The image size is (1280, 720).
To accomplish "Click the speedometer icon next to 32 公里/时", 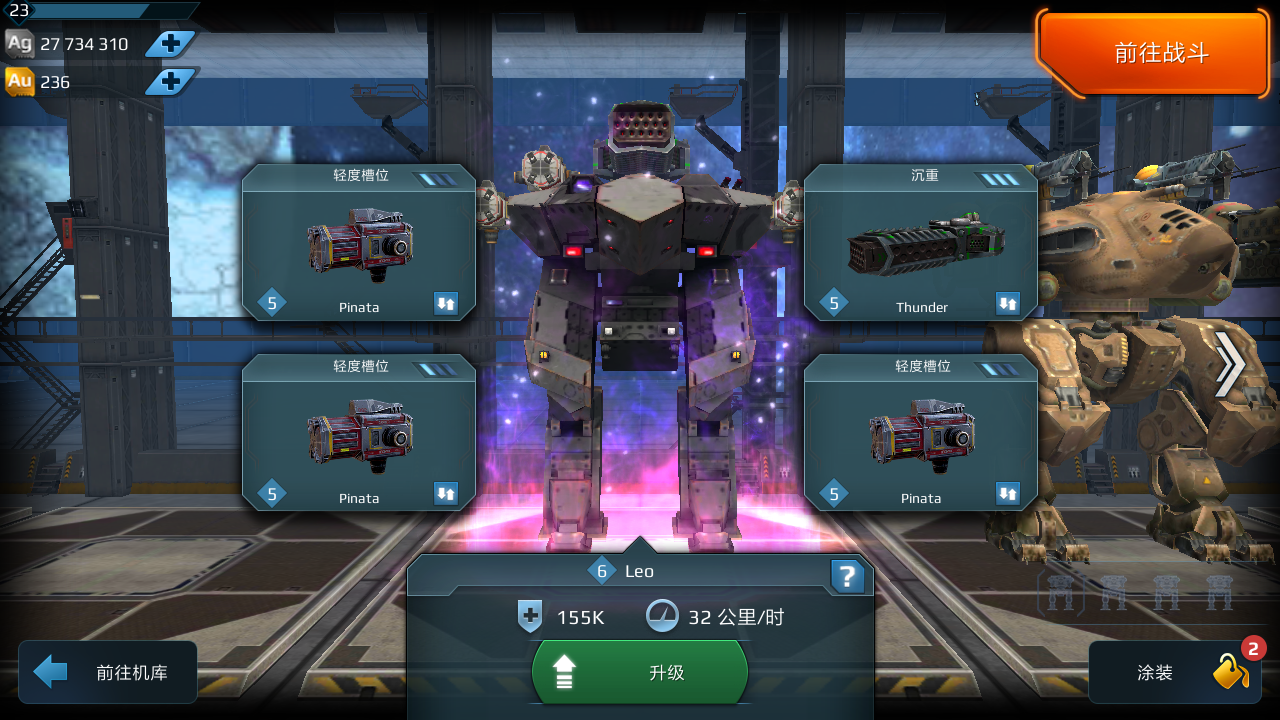I will coord(662,616).
